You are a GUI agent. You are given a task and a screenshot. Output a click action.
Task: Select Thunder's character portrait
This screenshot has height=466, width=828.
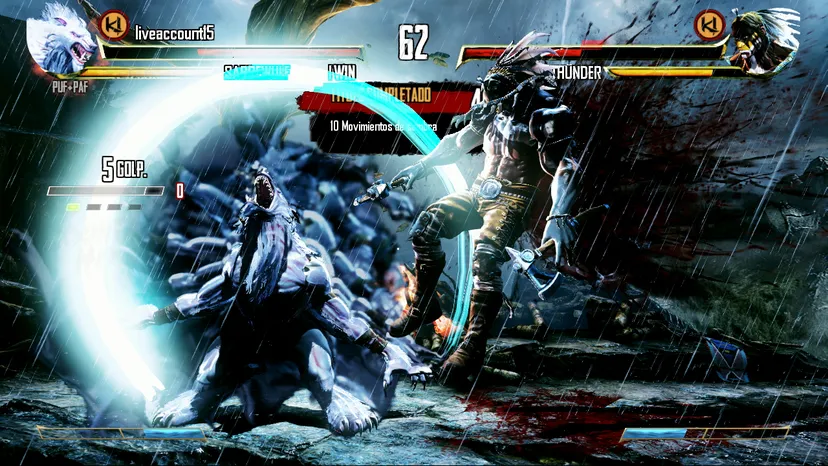[763, 40]
